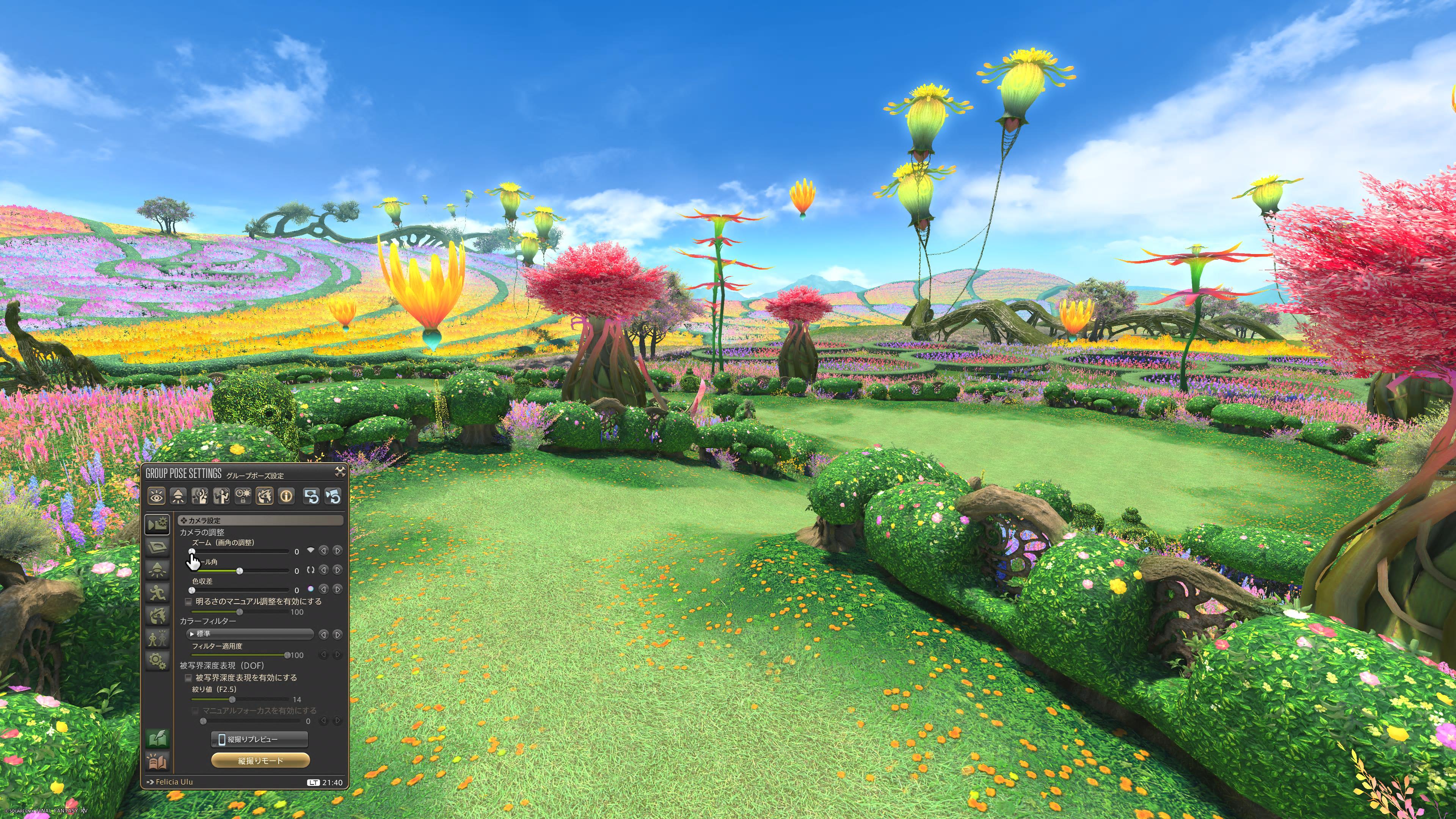The image size is (1456, 819).
Task: Increase zoom with its right arrow
Action: pos(337,551)
